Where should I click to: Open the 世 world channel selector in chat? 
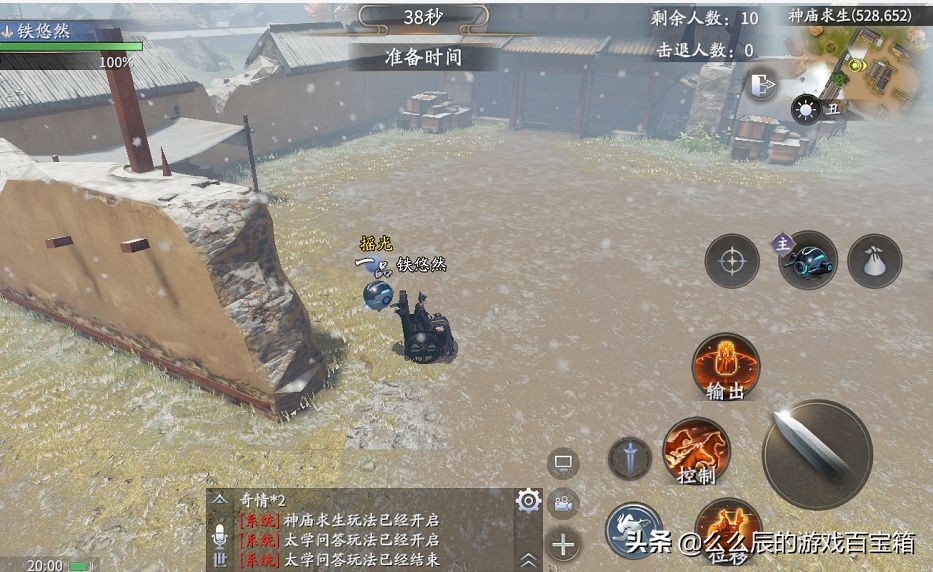(220, 560)
